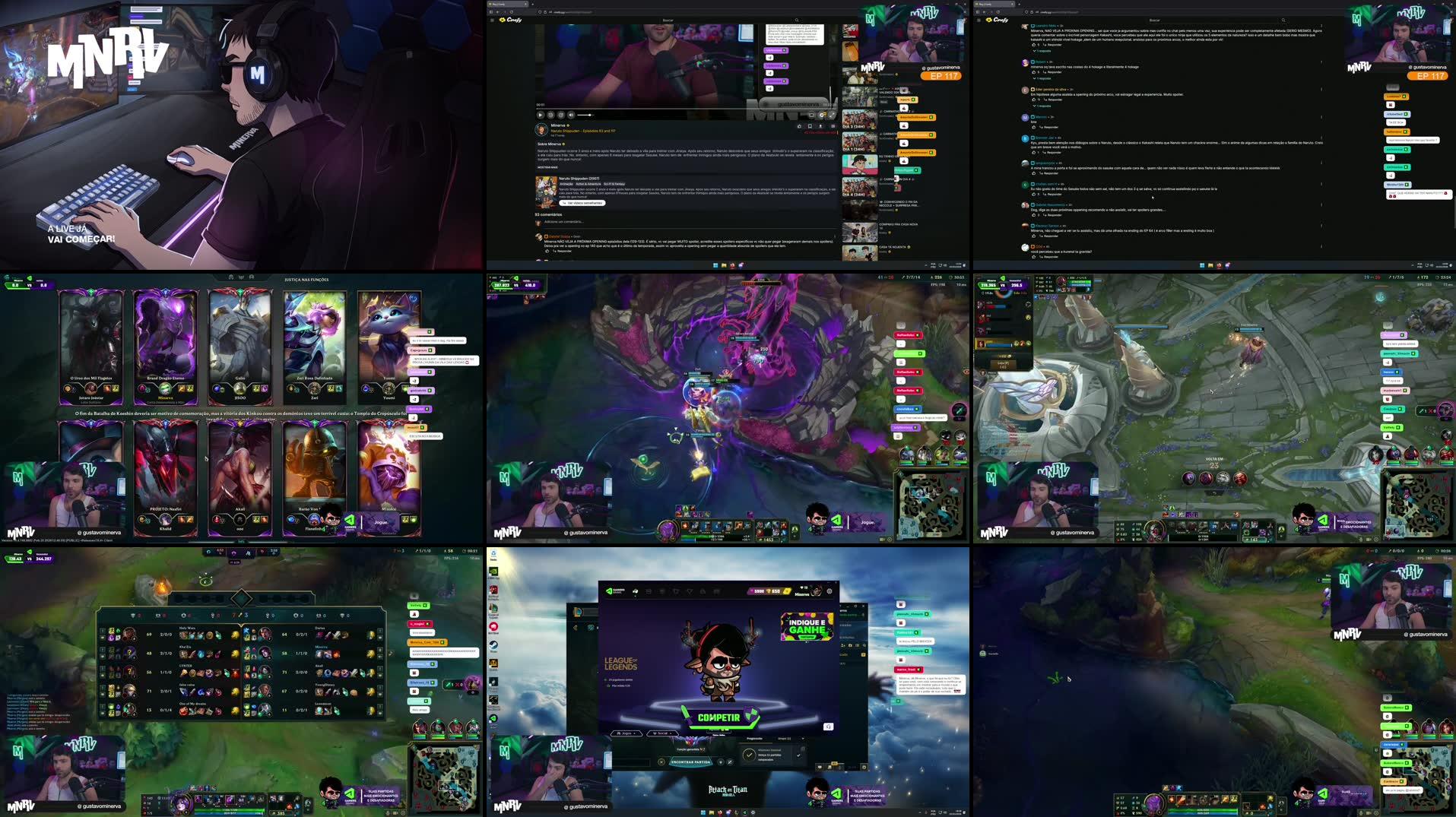This screenshot has height=817, width=1456.
Task: Open the Social dropdown in Gamers Club
Action: tap(662, 733)
